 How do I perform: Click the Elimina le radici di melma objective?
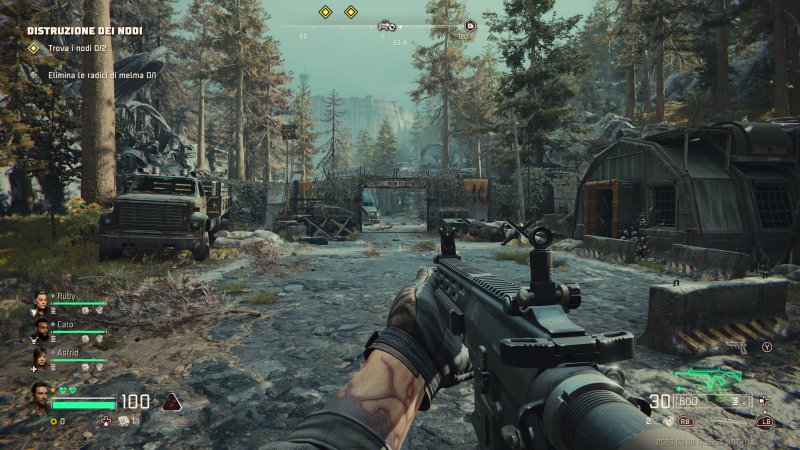(97, 74)
